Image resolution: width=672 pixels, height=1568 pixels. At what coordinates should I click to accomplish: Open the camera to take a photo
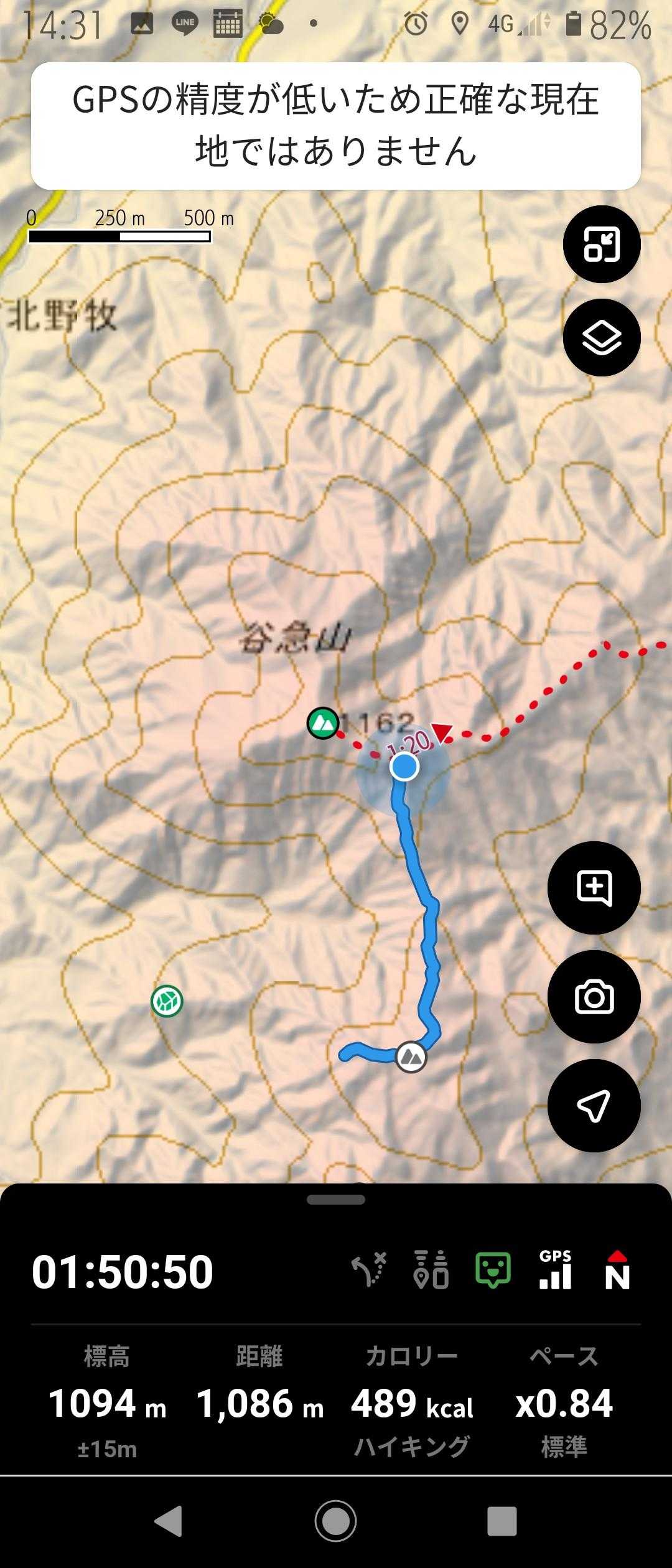pyautogui.click(x=594, y=997)
